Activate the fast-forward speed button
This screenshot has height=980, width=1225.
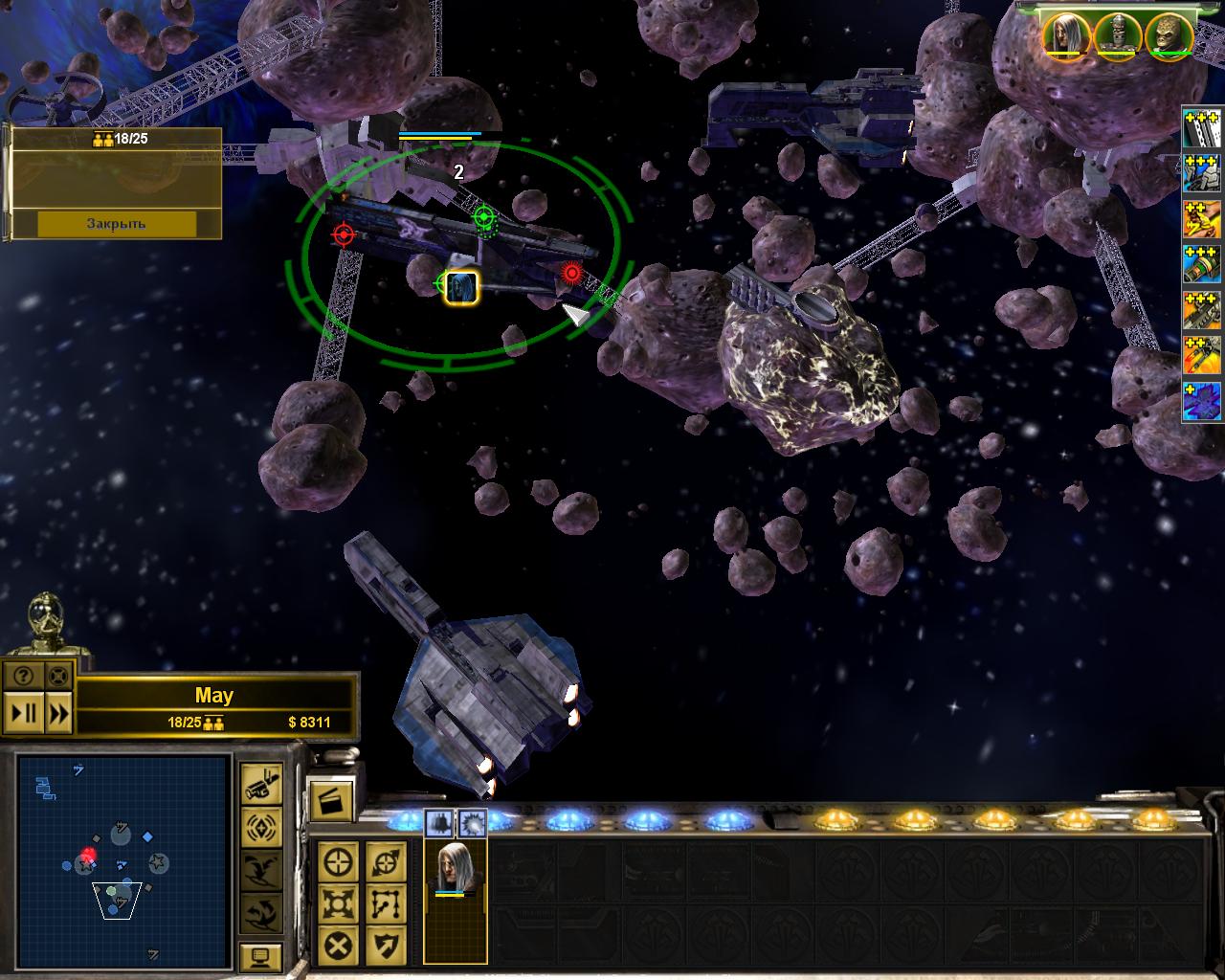(x=58, y=713)
